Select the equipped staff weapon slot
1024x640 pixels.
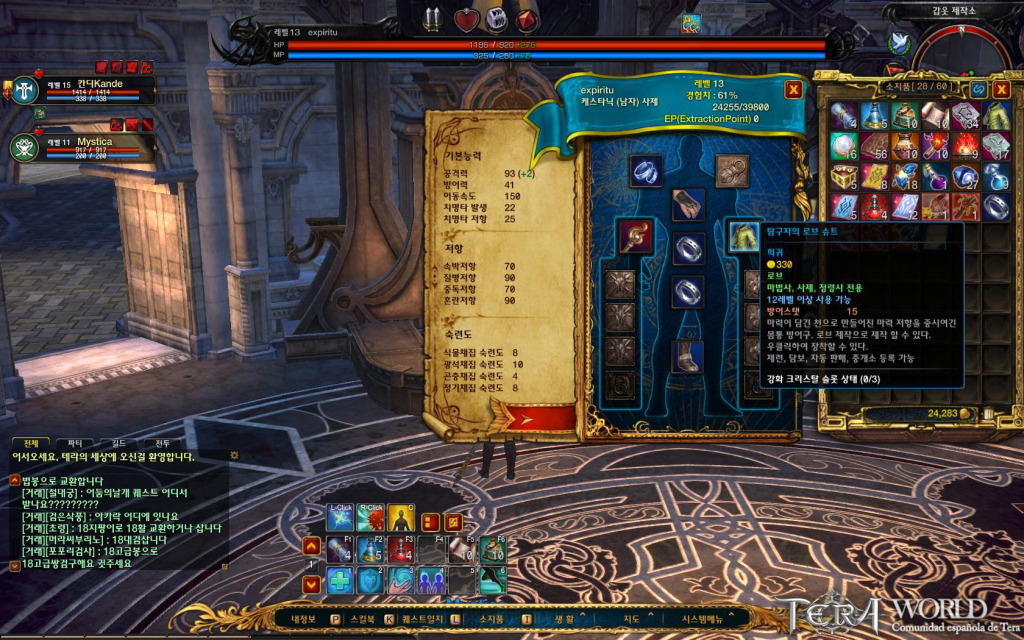632,236
